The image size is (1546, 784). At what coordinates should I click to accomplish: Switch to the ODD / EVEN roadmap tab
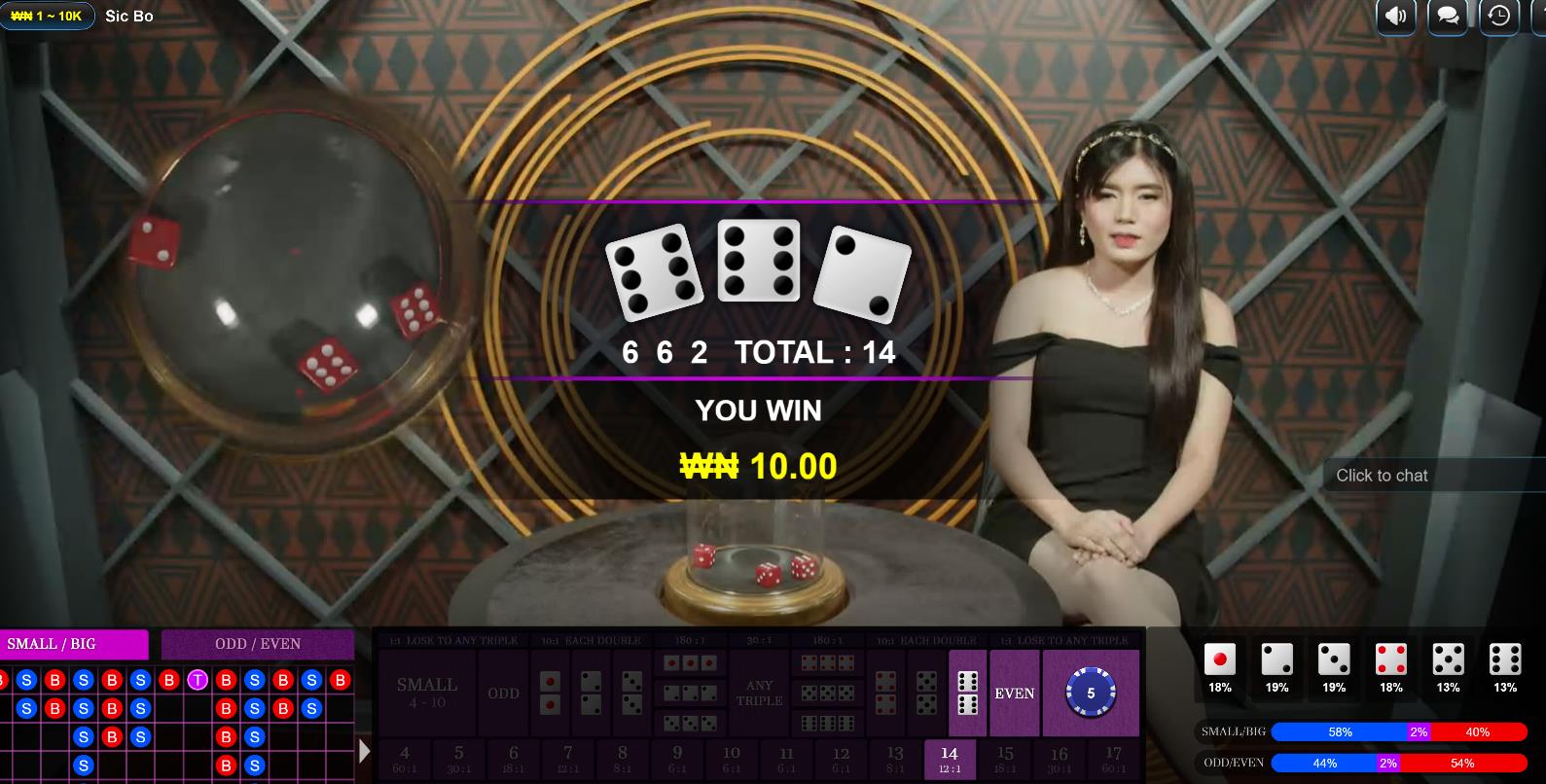coord(258,644)
